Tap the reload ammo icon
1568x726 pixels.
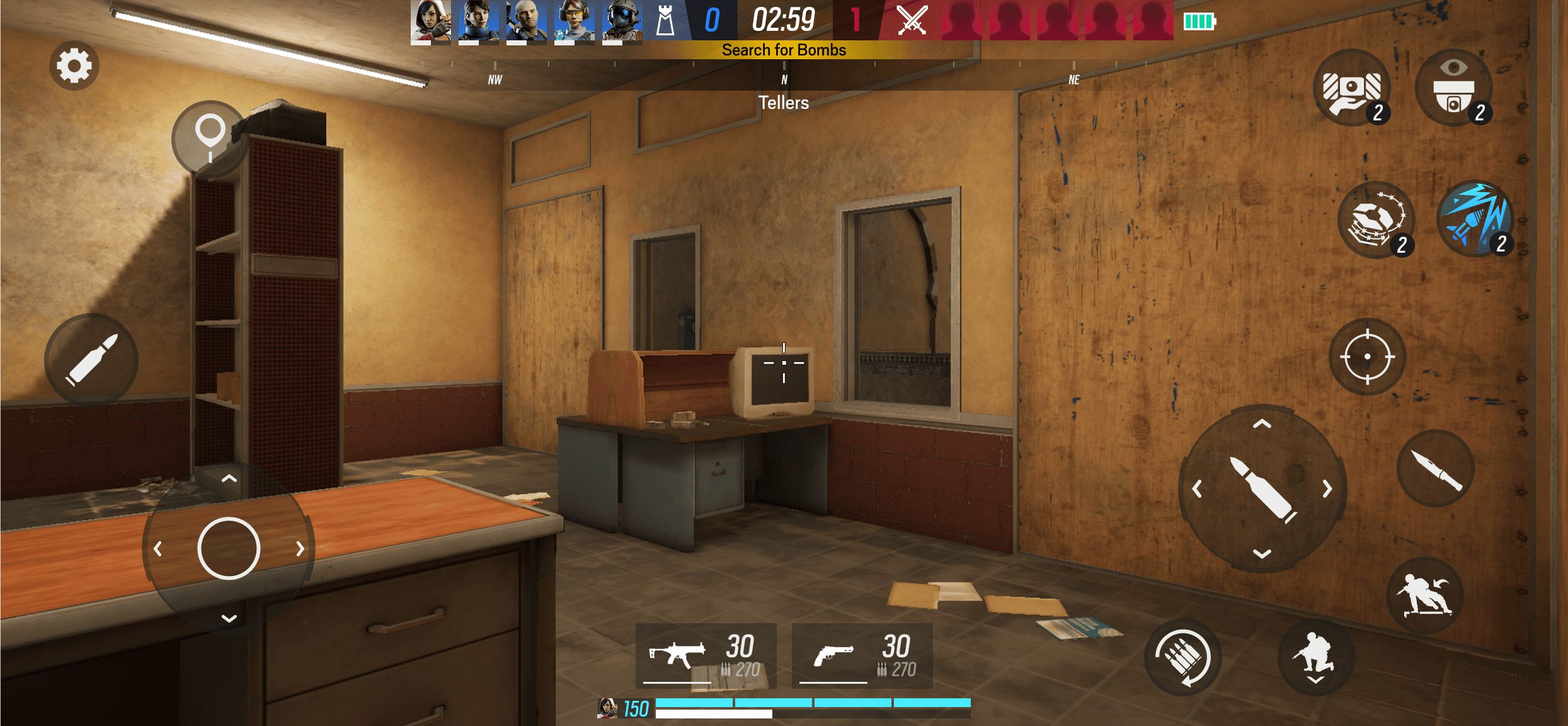coord(1181,657)
